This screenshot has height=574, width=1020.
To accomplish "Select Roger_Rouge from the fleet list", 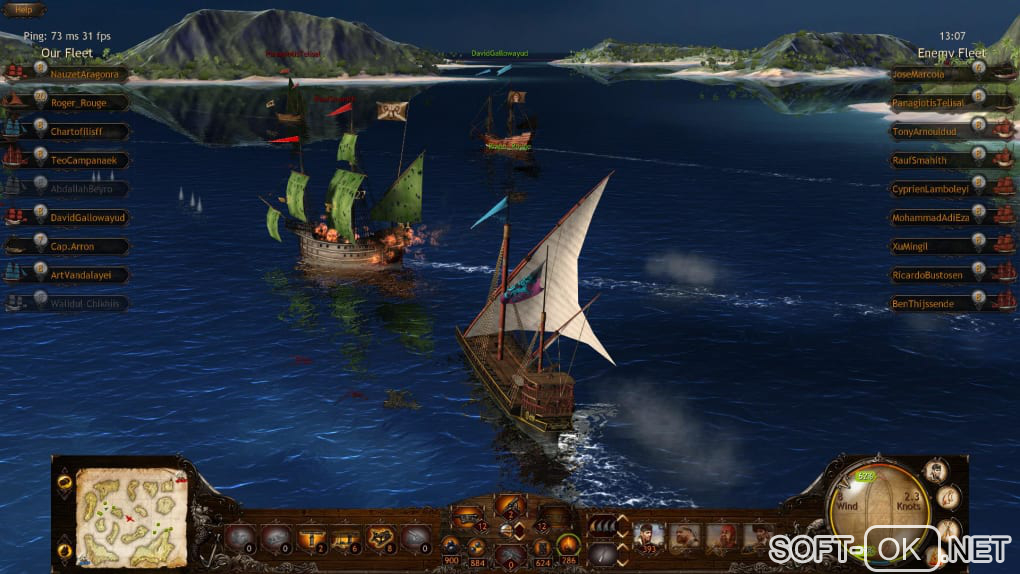I will point(78,102).
